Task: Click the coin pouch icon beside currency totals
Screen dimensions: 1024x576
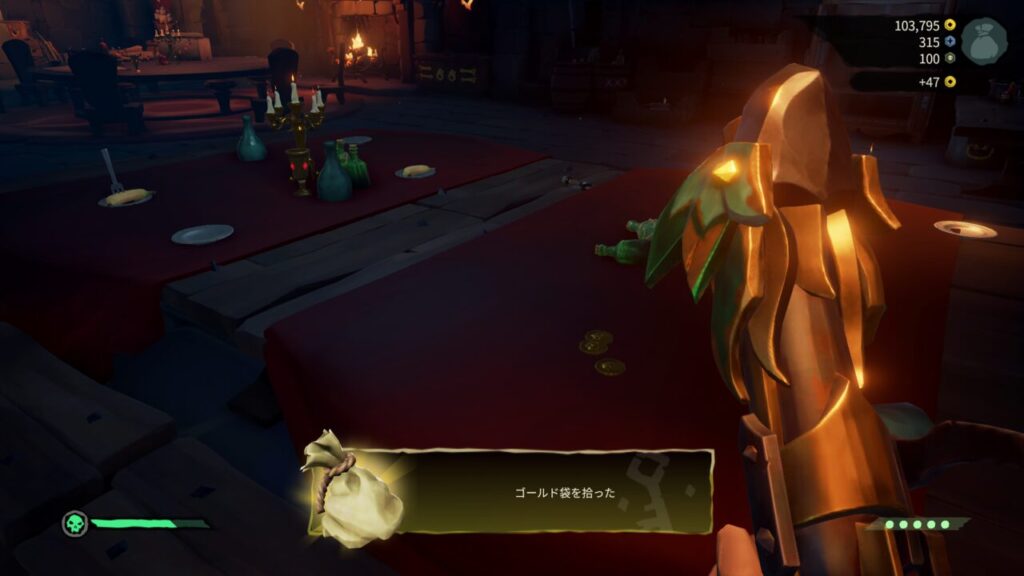Action: point(983,42)
